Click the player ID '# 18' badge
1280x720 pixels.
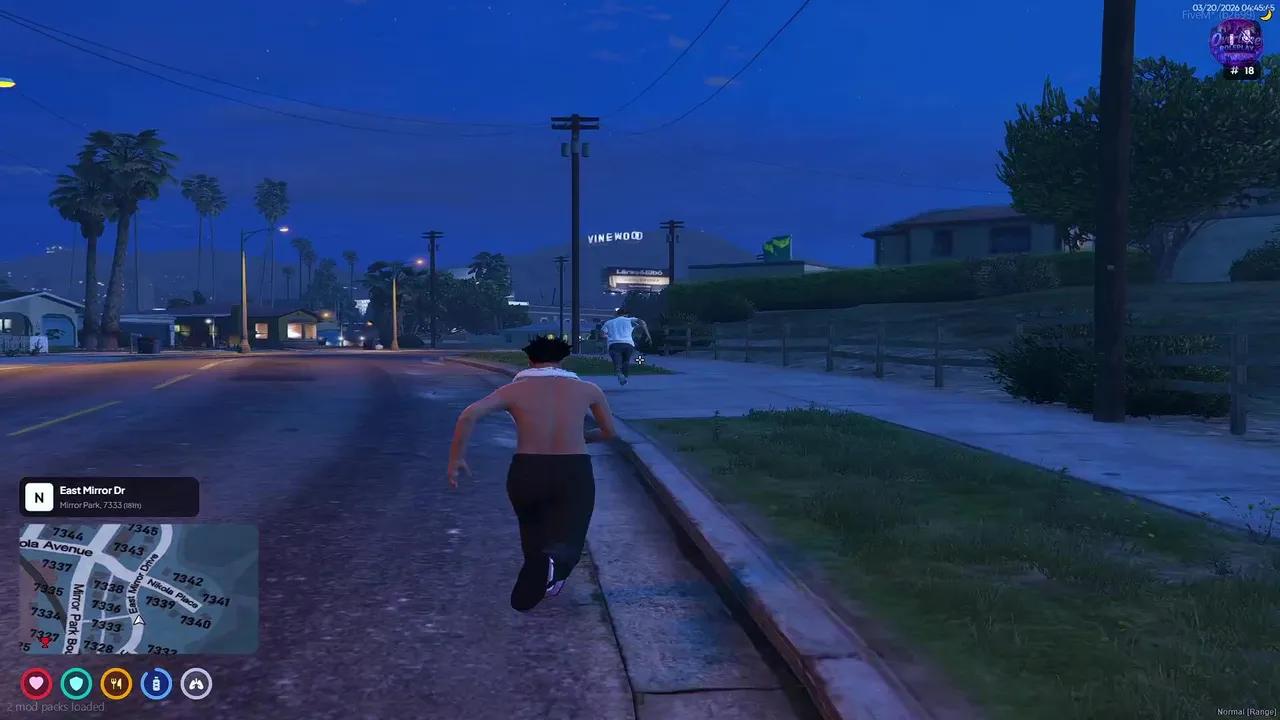point(1242,70)
